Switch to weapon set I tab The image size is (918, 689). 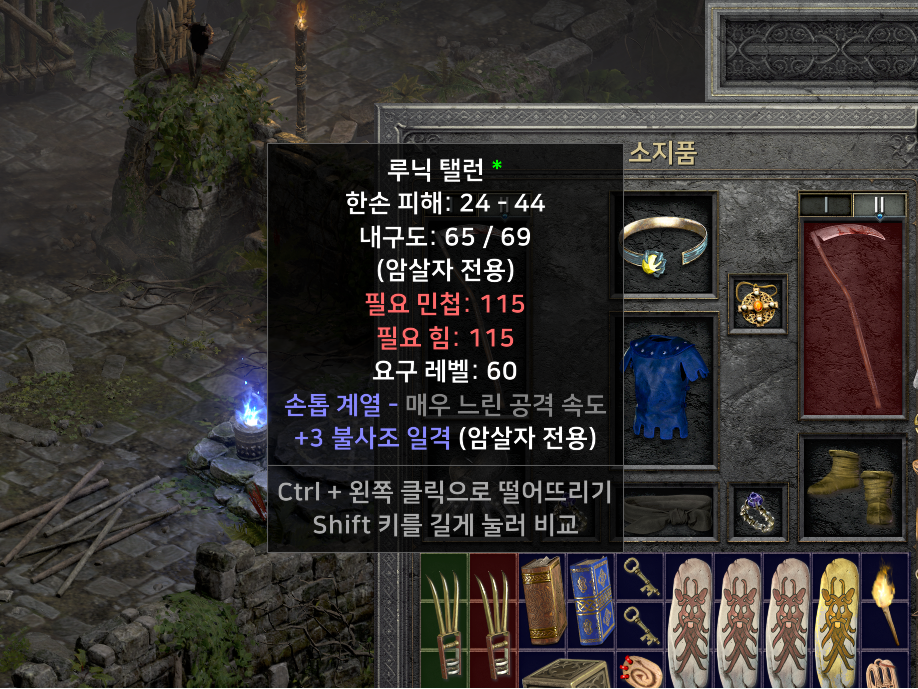(x=825, y=204)
